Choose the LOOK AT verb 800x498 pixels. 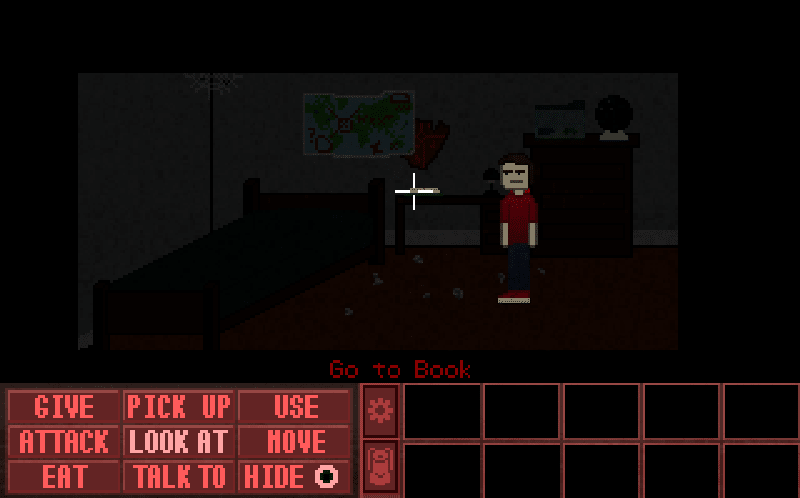pyautogui.click(x=179, y=441)
